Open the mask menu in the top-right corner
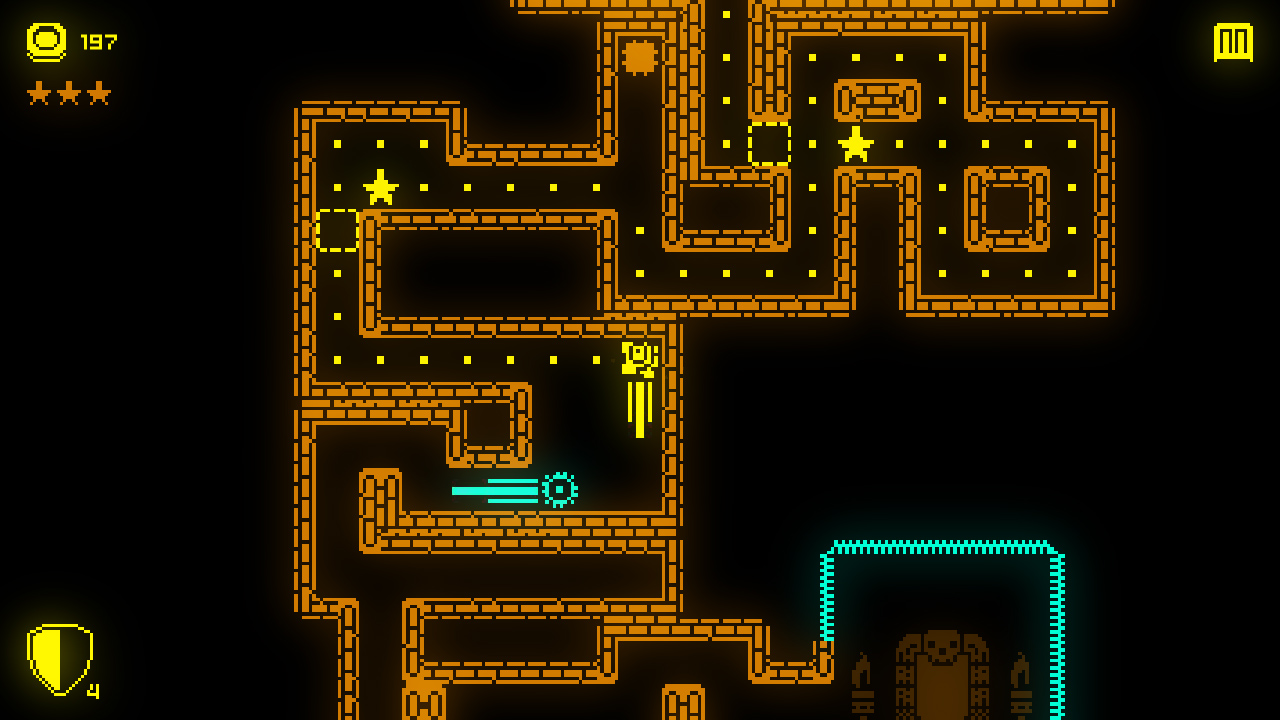This screenshot has width=1280, height=720. point(1233,42)
